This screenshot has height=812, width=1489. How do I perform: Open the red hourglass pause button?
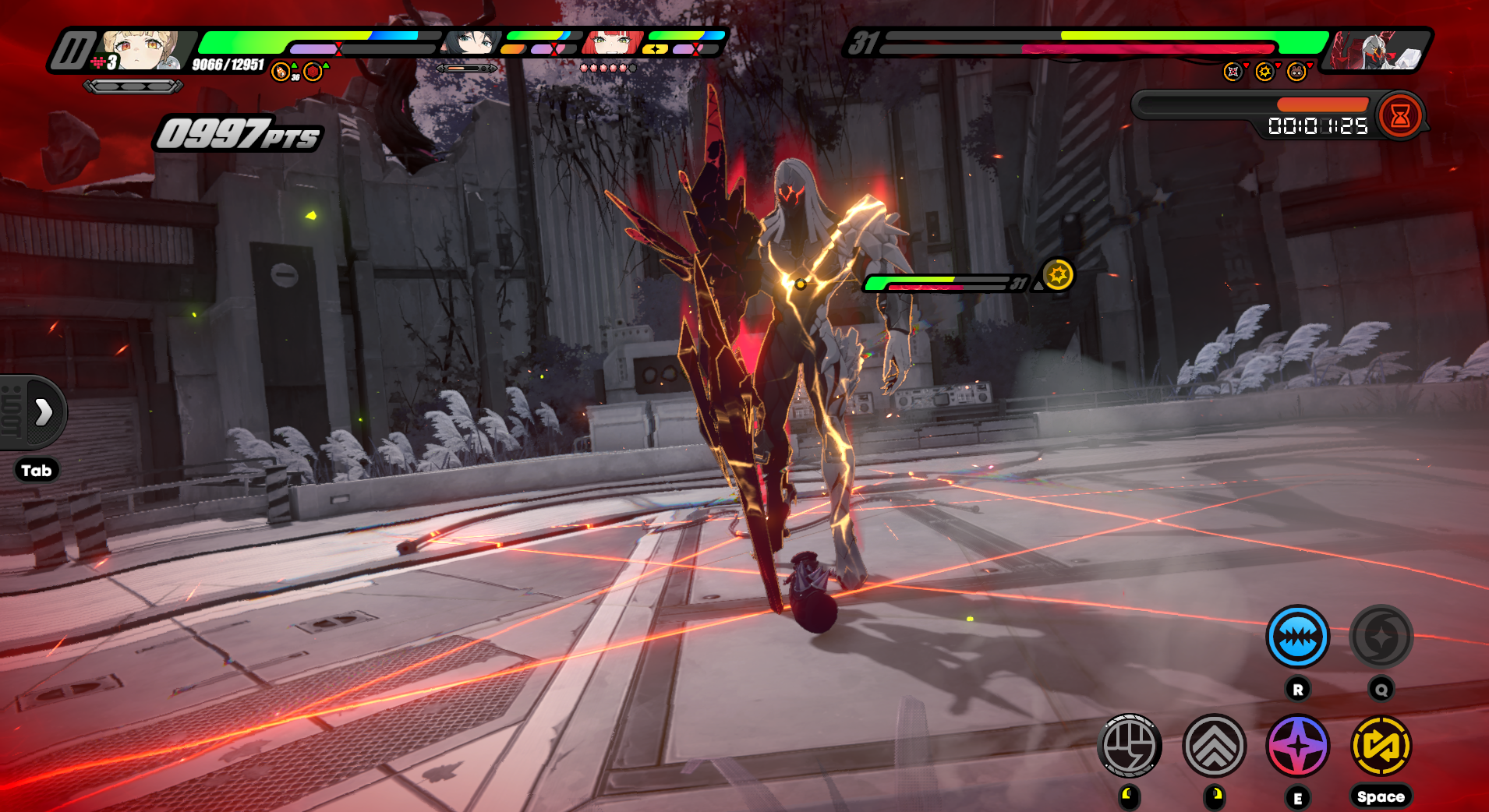point(1400,116)
